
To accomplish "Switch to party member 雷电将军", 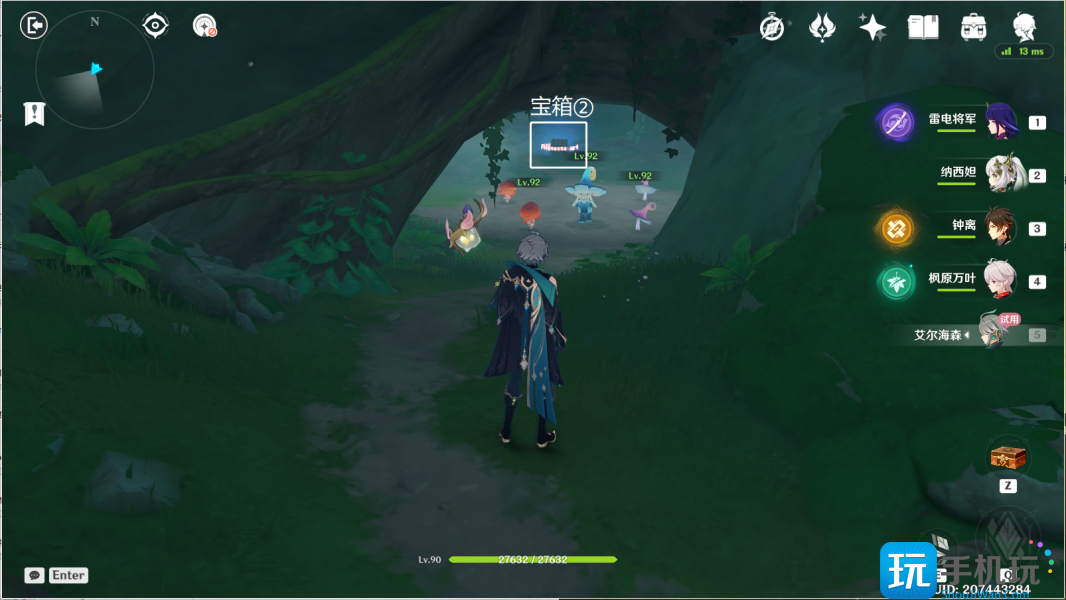I will coord(1000,122).
